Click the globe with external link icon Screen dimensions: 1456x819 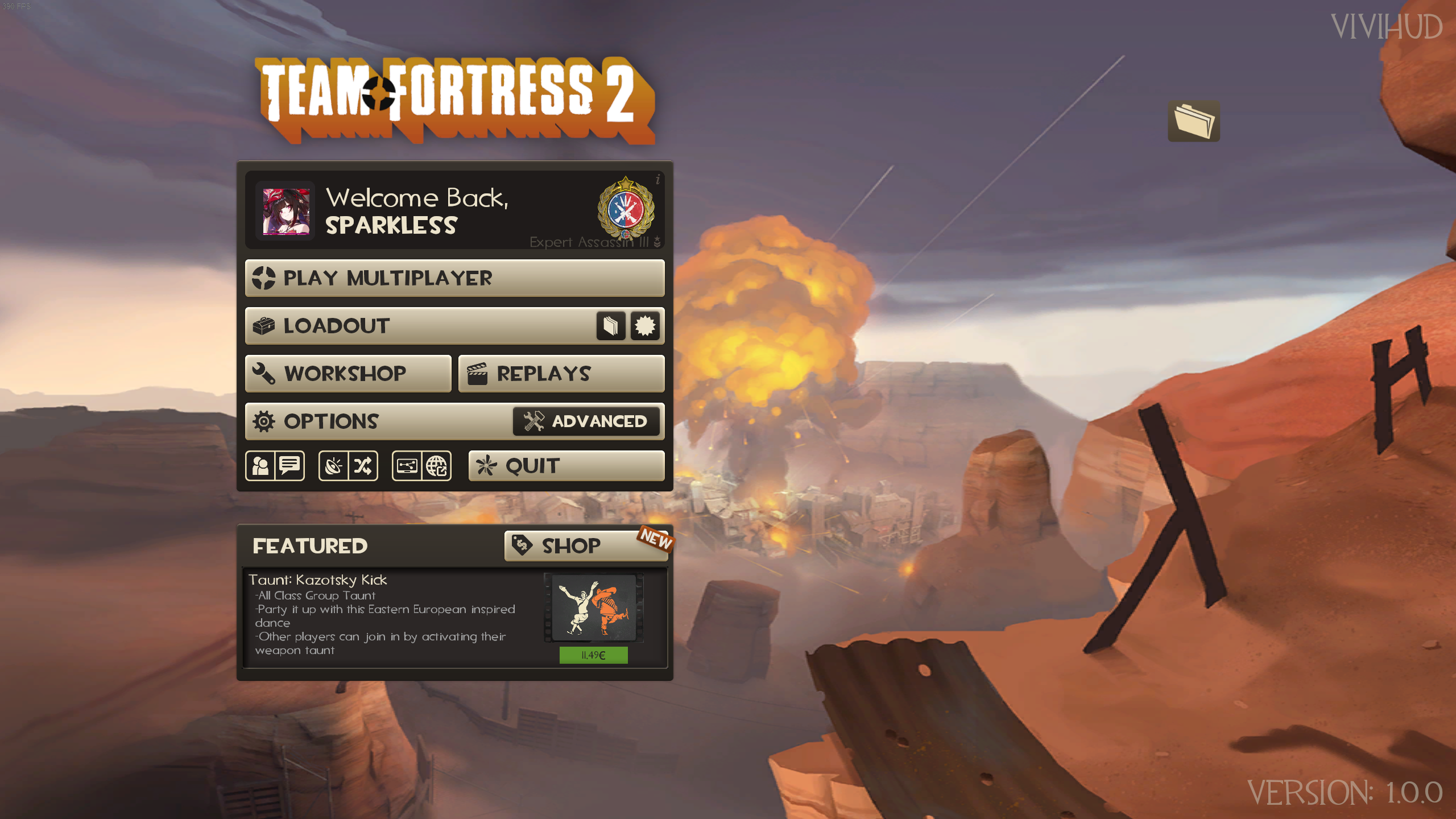[x=437, y=466]
